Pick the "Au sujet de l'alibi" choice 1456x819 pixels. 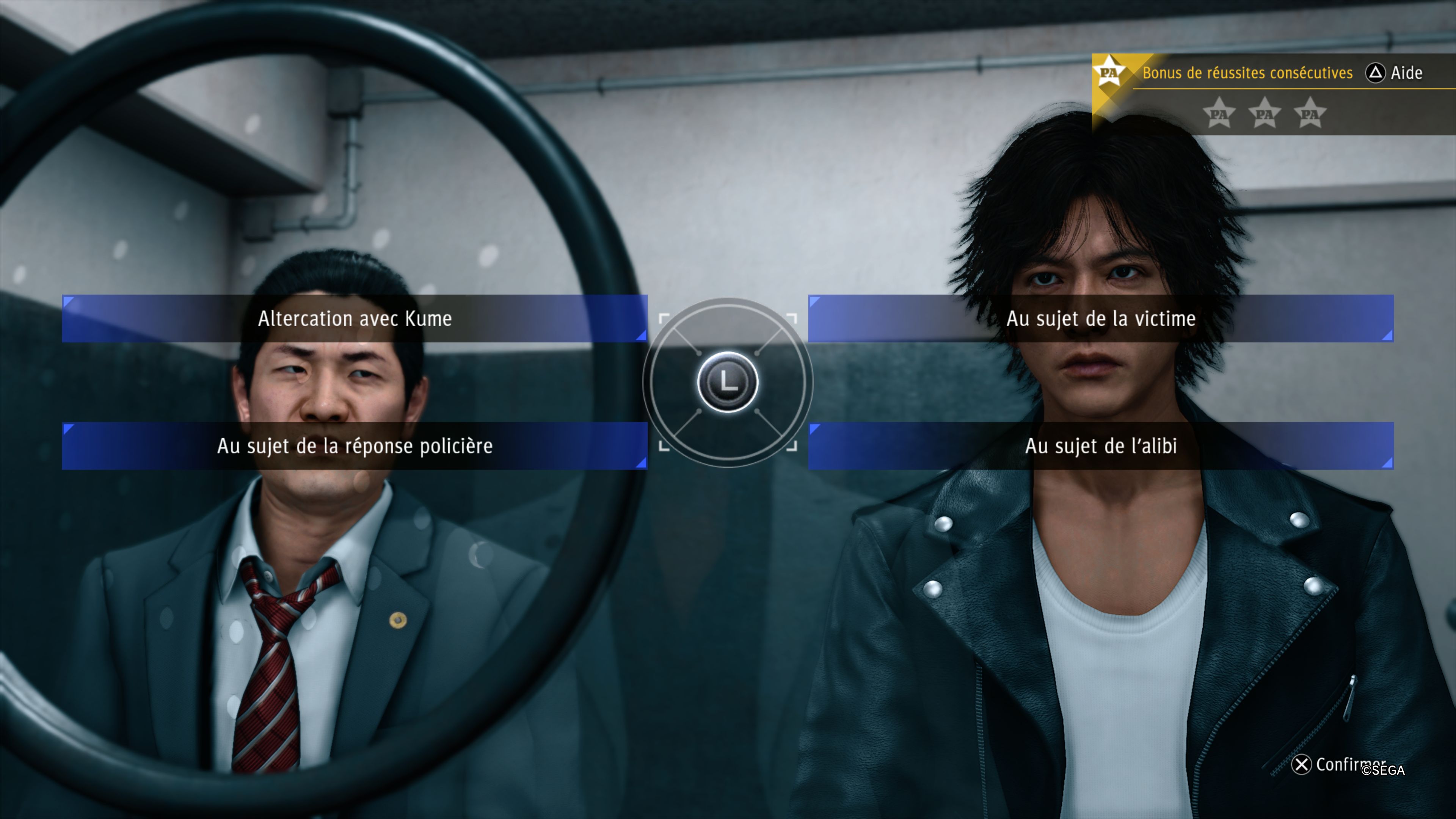click(1100, 446)
